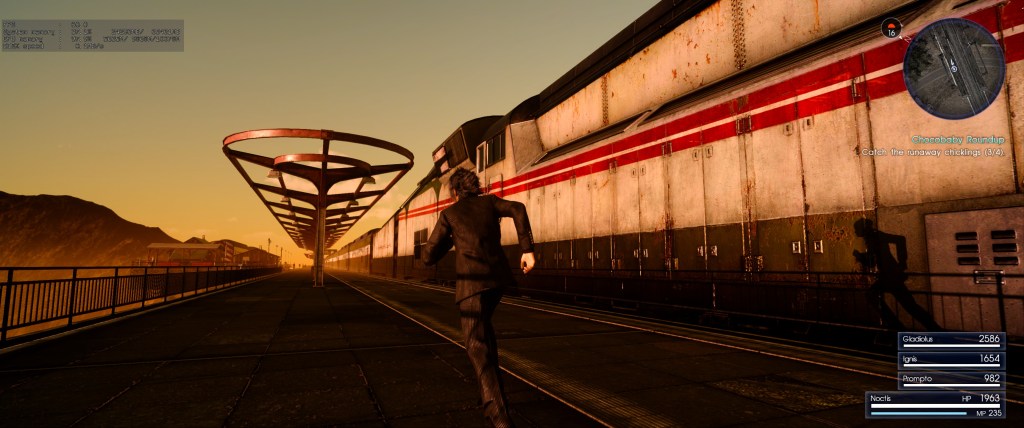This screenshot has width=1024, height=428.
Task: Open the circular minimap
Action: point(953,69)
